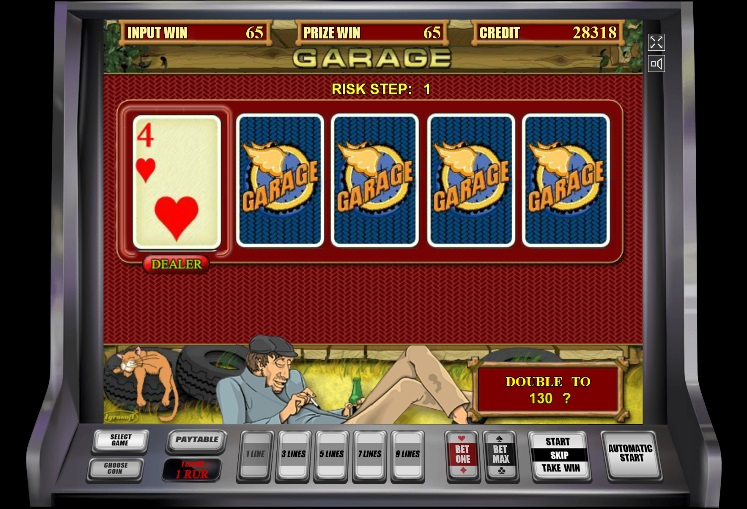Choose the 3 Lines button
747x509 pixels.
pyautogui.click(x=293, y=456)
